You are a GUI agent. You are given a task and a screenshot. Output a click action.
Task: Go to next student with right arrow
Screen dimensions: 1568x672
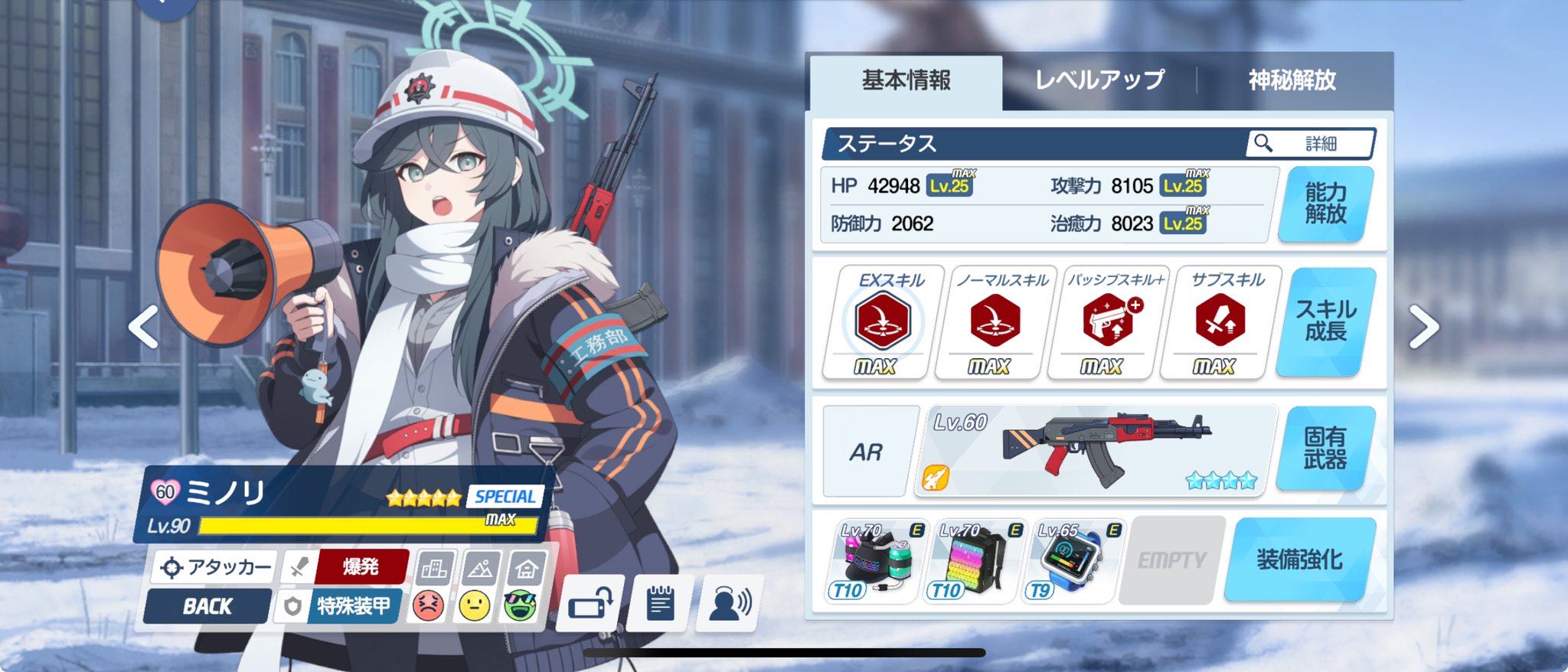(x=1423, y=328)
